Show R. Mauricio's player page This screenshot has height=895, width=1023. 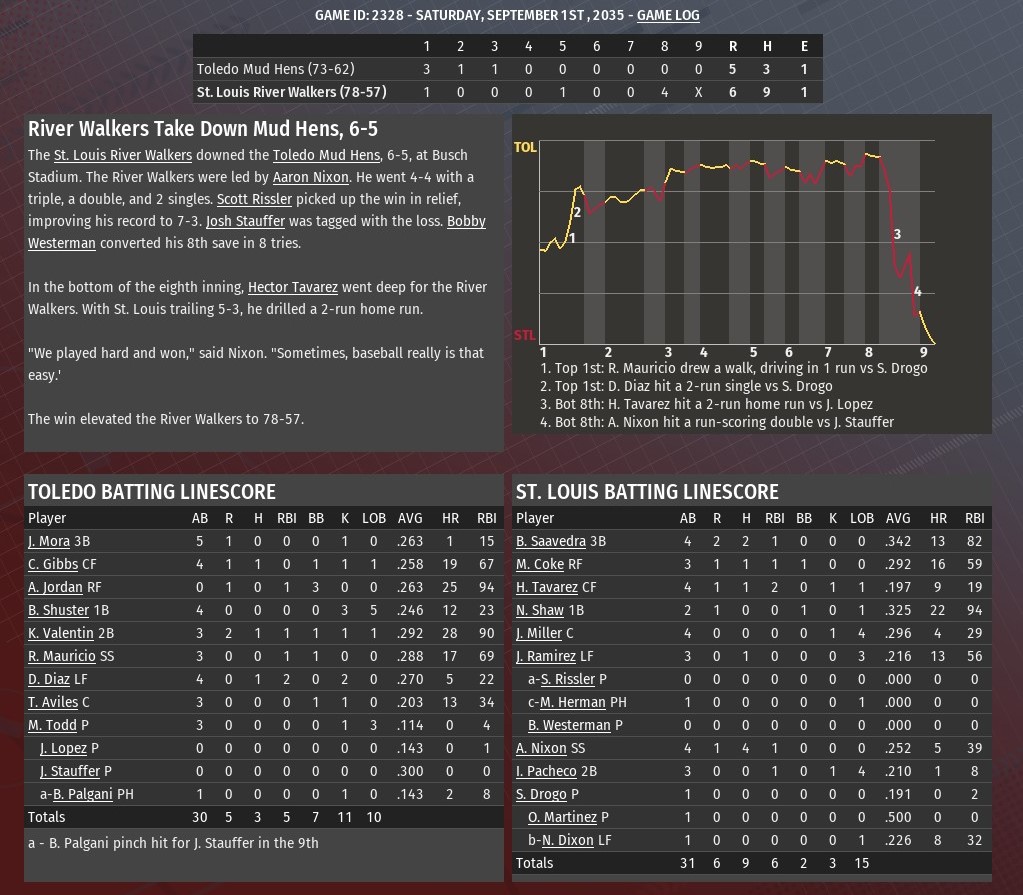pyautogui.click(x=61, y=656)
